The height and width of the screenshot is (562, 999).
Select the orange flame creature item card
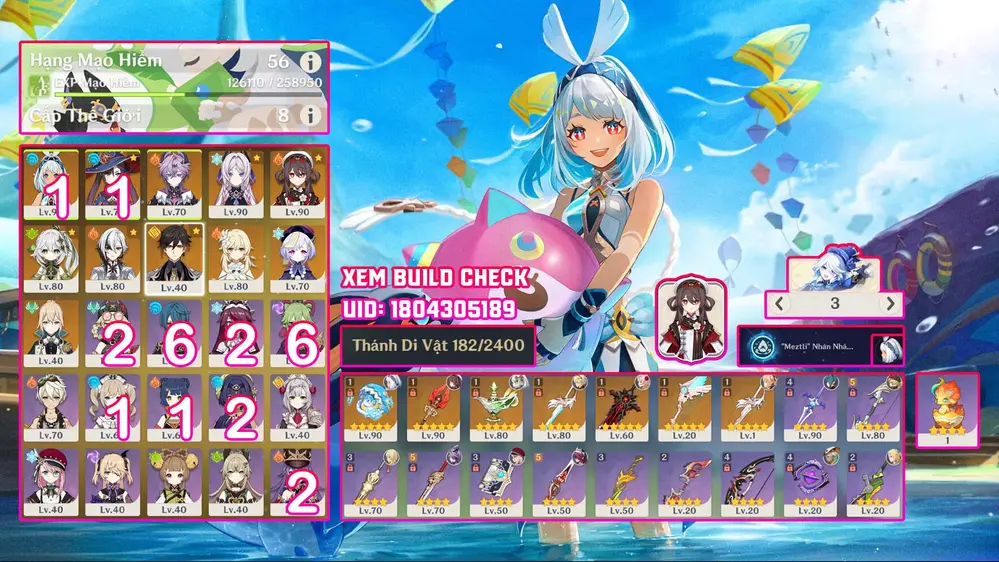pos(947,408)
